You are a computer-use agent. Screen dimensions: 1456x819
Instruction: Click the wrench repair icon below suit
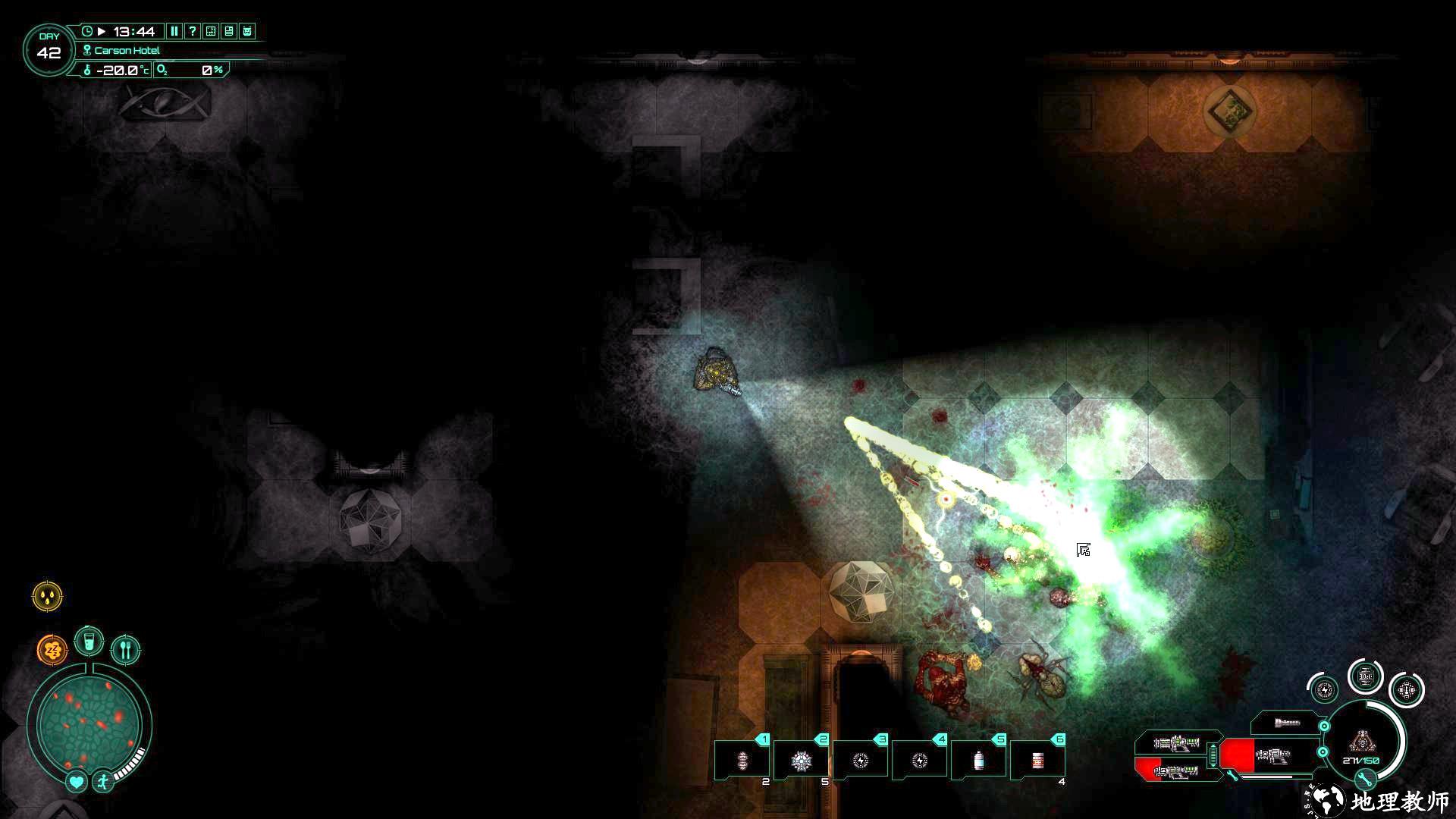pyautogui.click(x=1364, y=779)
